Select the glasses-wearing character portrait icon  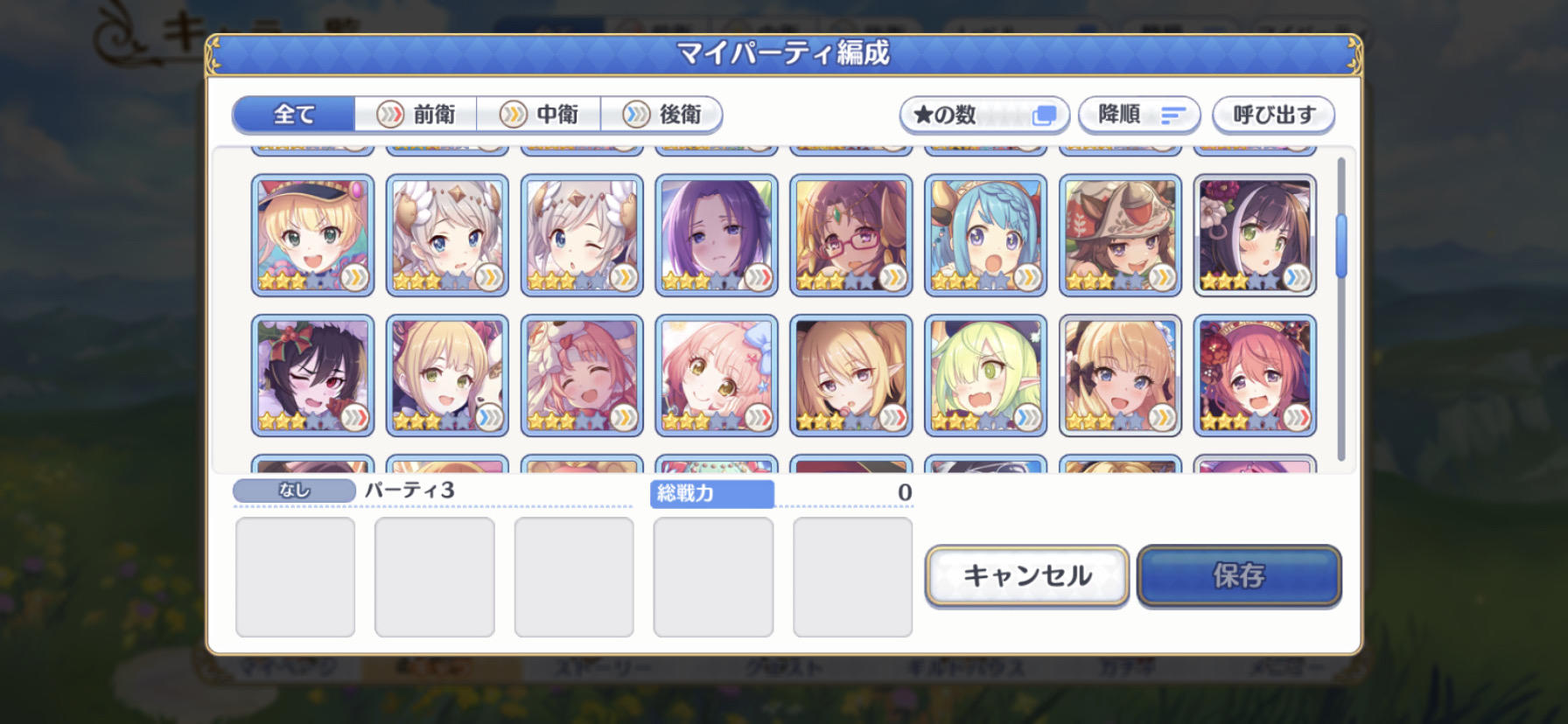click(852, 234)
